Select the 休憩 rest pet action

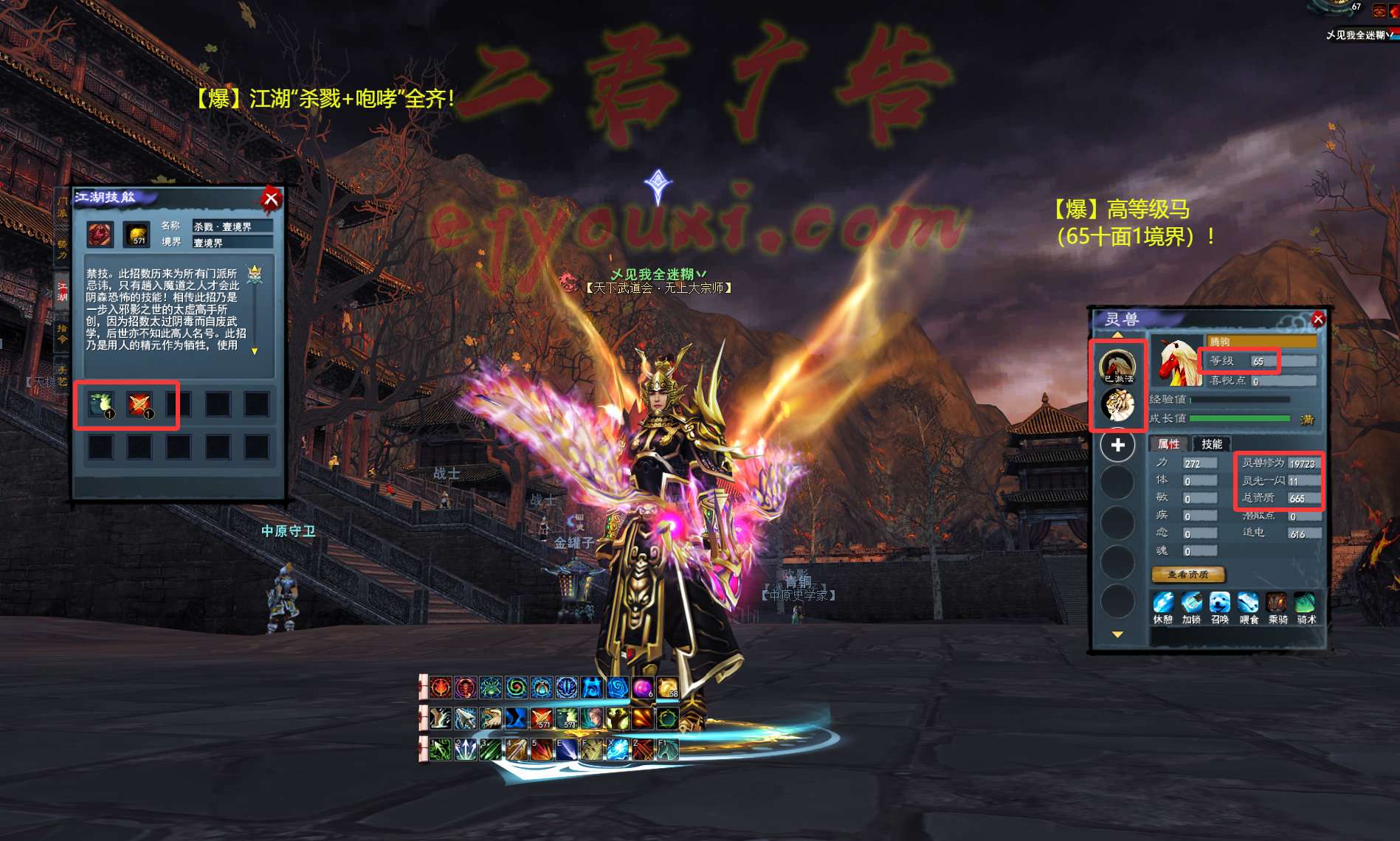tap(1162, 604)
